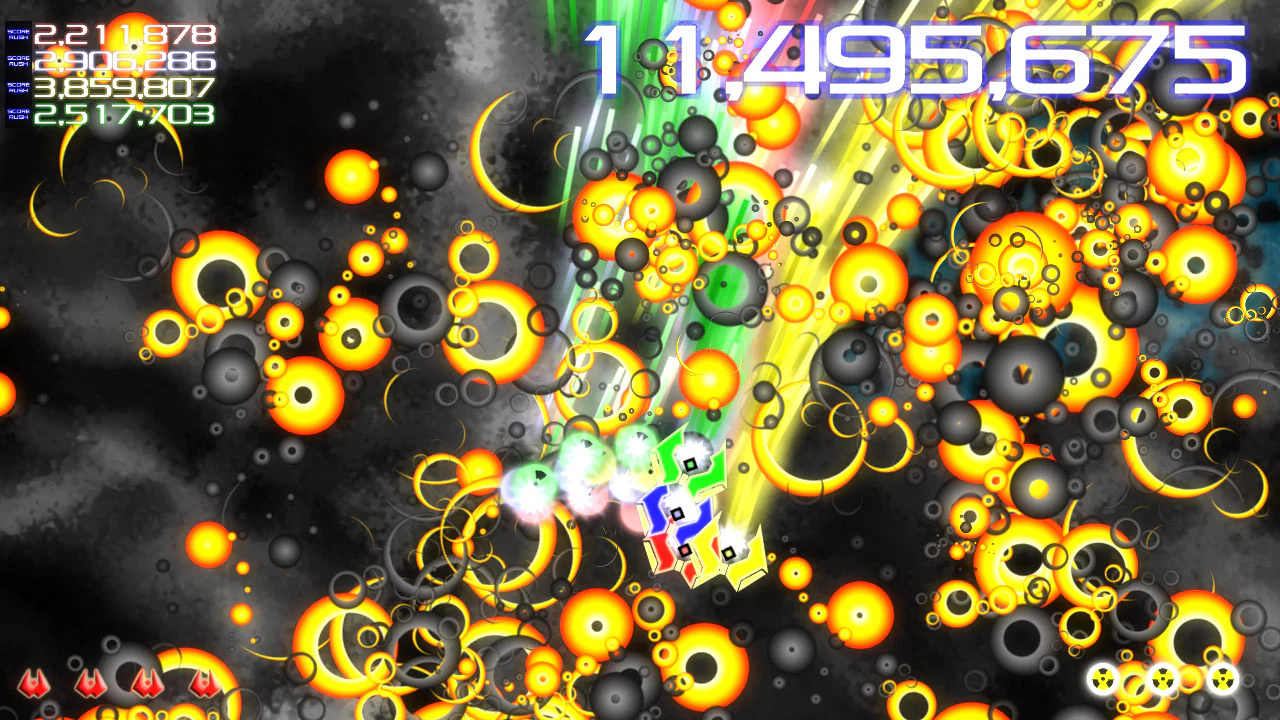
Task: Click the SCORE RUSH label next to 2,906,286
Action: pyautogui.click(x=19, y=61)
